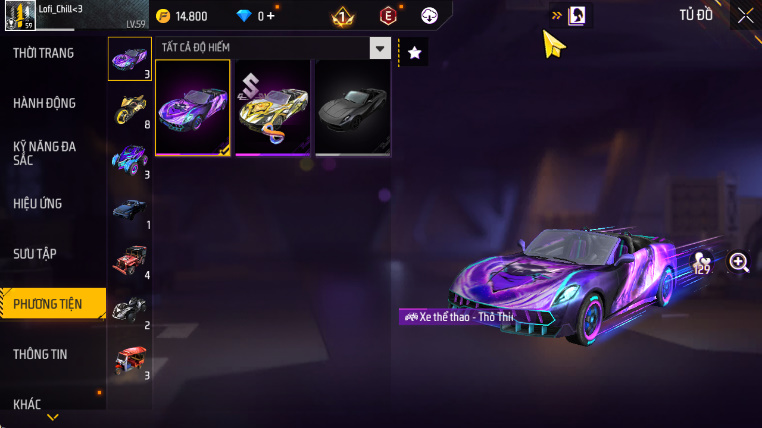Select the purple sports car skin
Screen dimensions: 762x428
pos(193,108)
